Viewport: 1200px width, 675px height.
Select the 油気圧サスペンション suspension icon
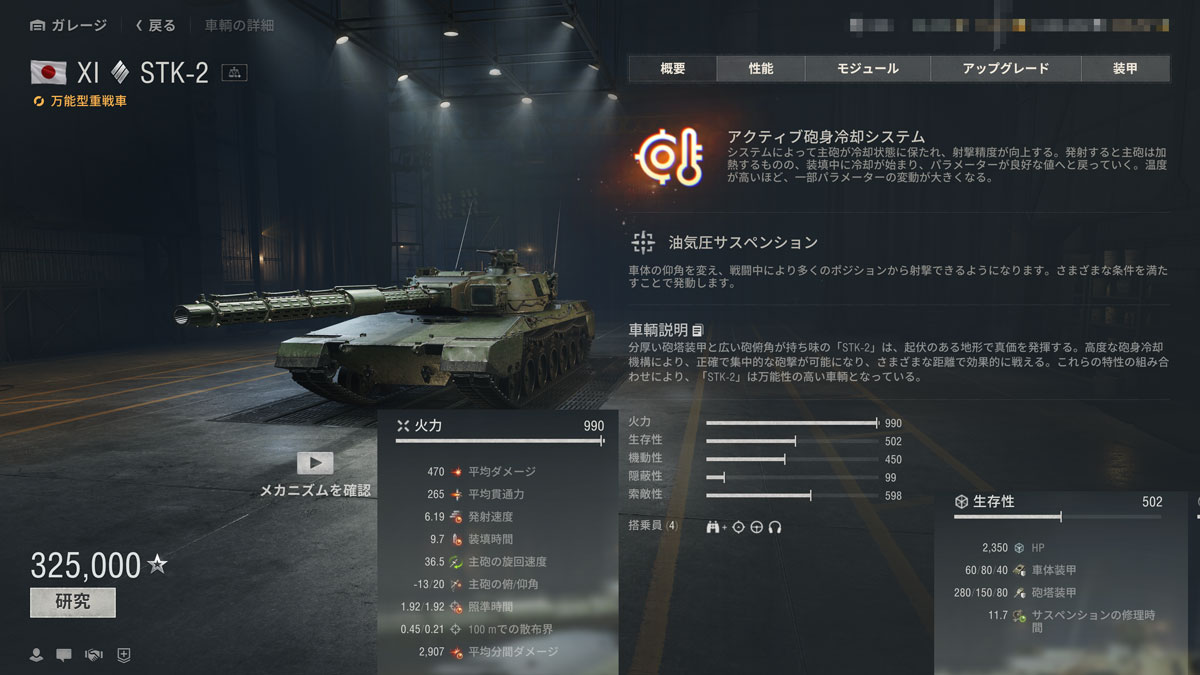click(642, 242)
